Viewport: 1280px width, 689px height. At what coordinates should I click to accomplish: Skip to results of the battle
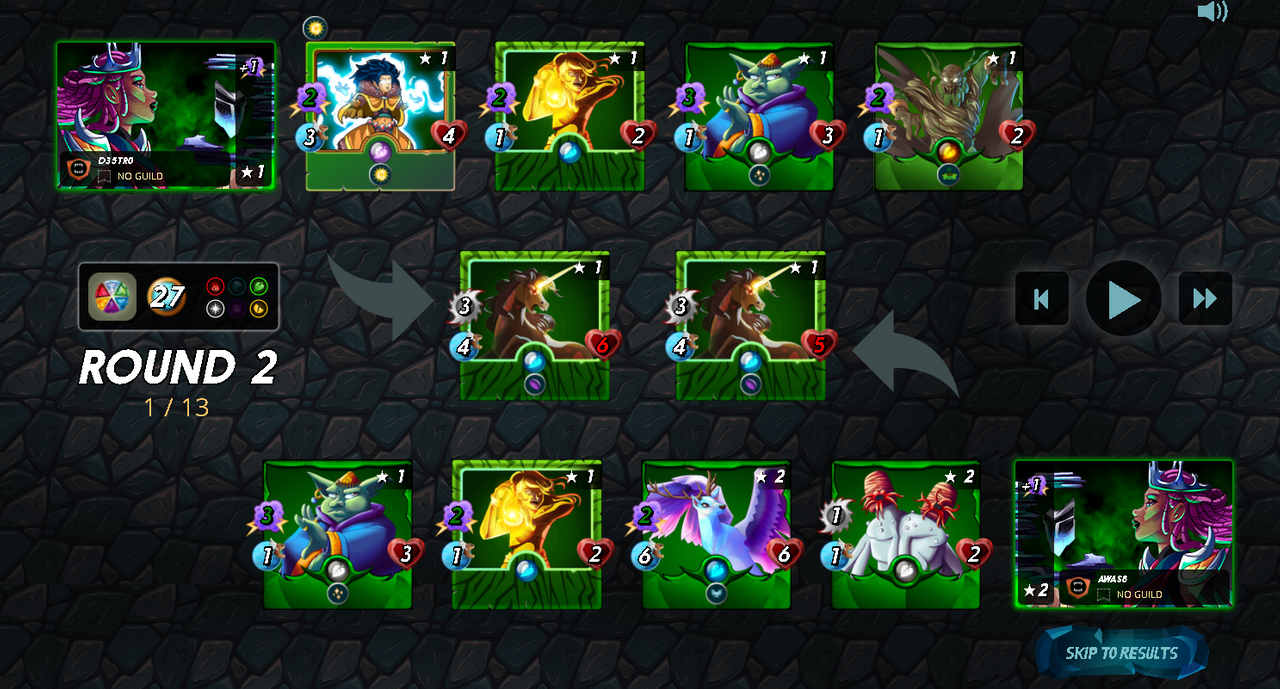tap(1121, 653)
